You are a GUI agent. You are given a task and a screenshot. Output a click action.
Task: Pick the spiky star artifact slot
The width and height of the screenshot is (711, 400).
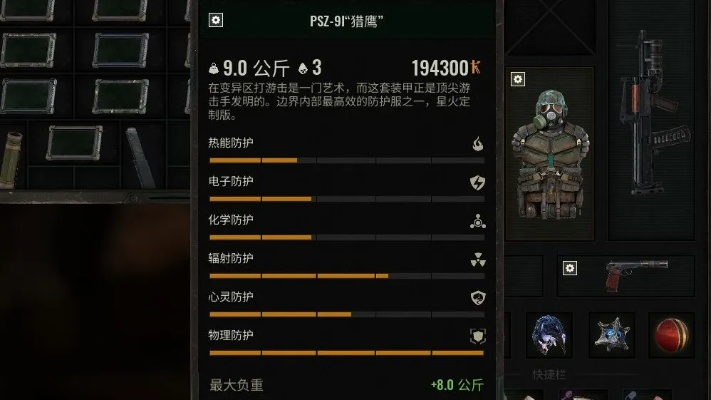pos(611,335)
